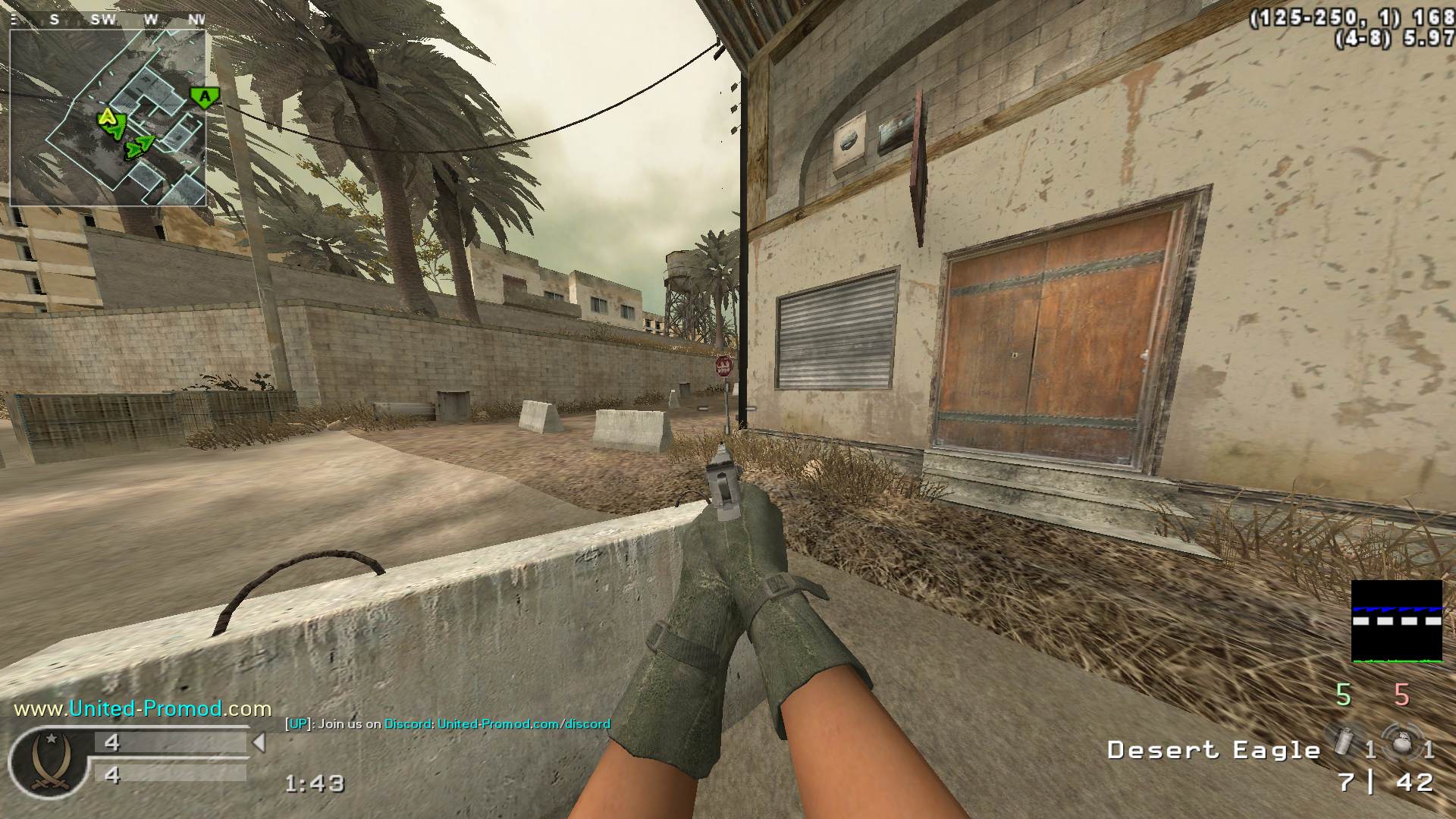Viewport: 1456px width, 819px height.
Task: Select the special grenade canister icon
Action: click(x=1343, y=742)
